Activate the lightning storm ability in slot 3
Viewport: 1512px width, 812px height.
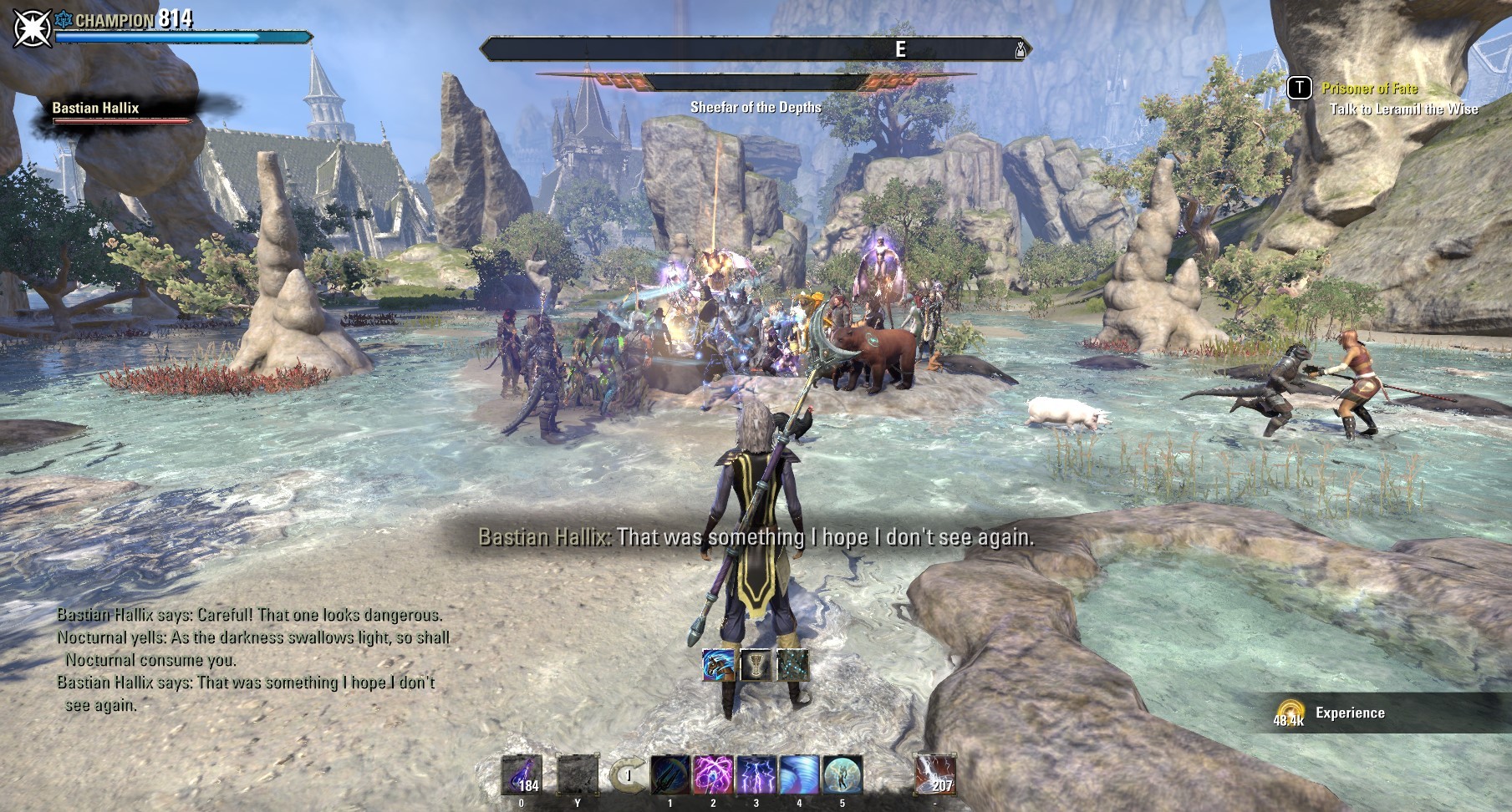pos(756,775)
